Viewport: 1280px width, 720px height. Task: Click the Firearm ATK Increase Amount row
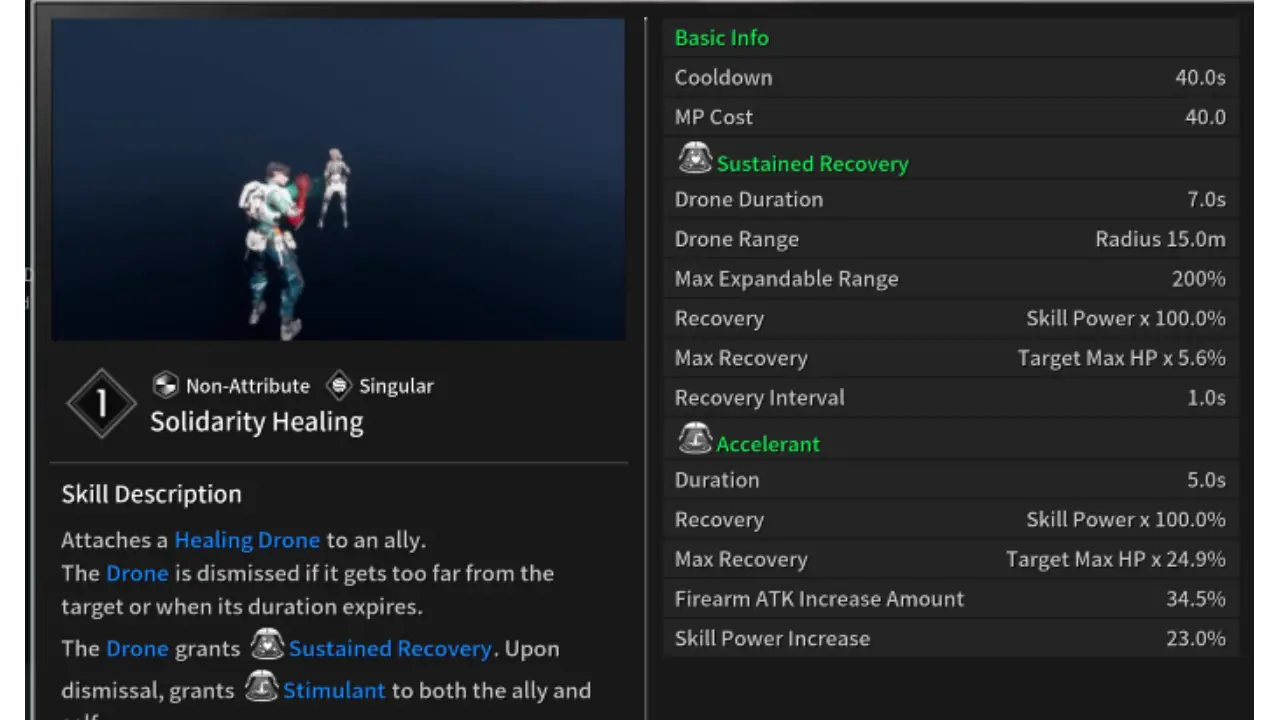point(950,598)
